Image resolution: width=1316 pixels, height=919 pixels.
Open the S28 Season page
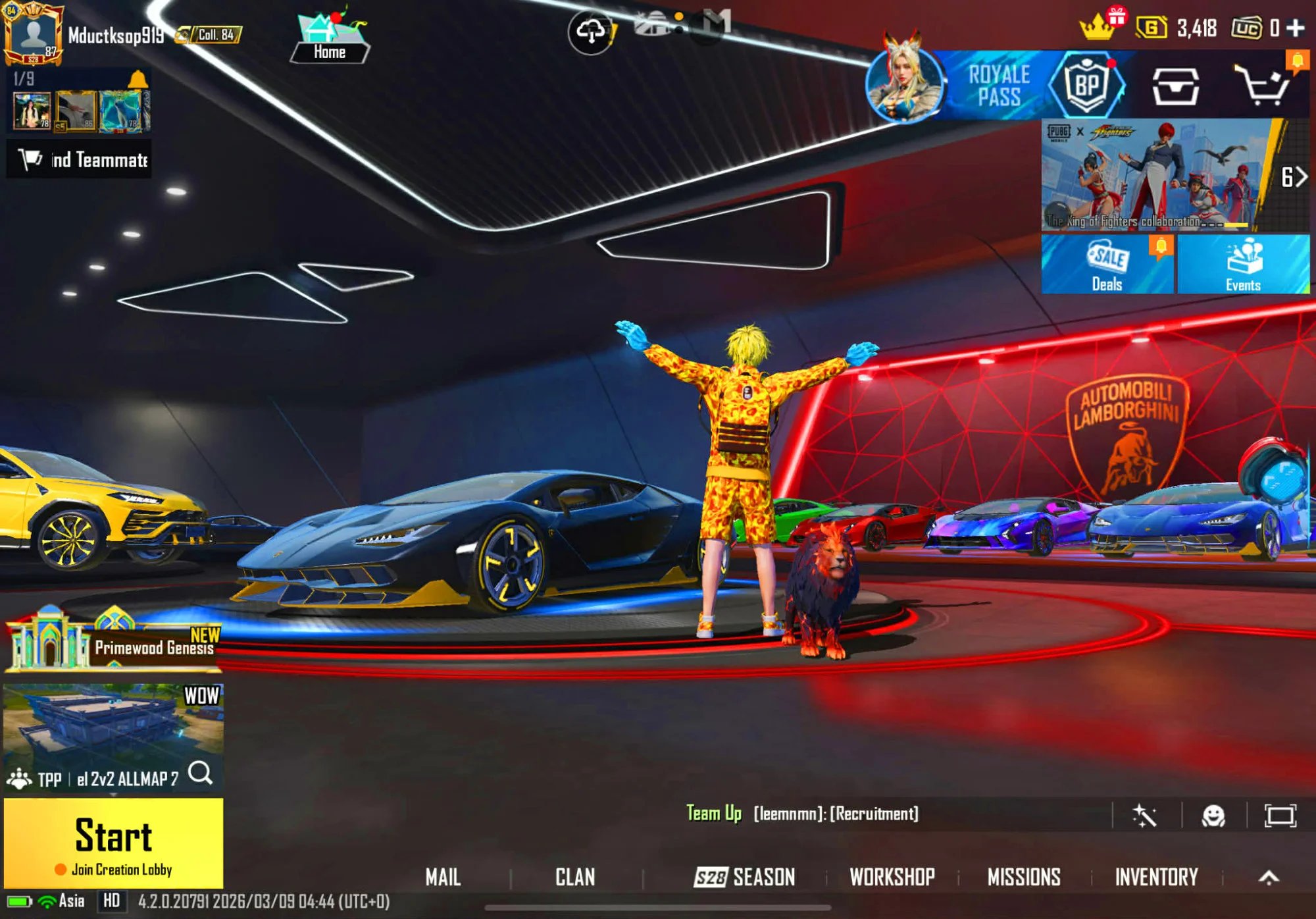(745, 877)
